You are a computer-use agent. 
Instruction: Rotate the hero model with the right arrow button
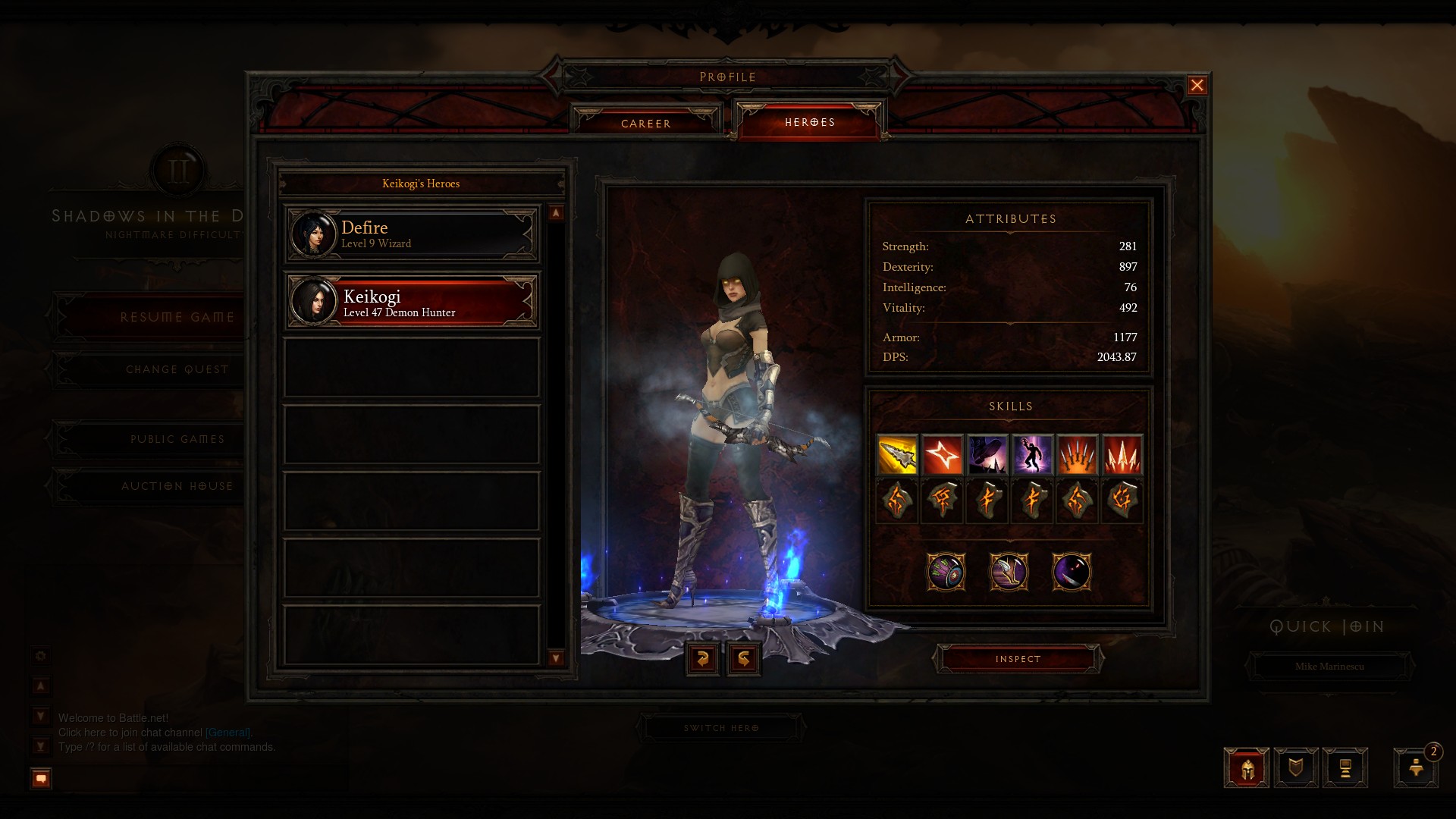coord(744,658)
